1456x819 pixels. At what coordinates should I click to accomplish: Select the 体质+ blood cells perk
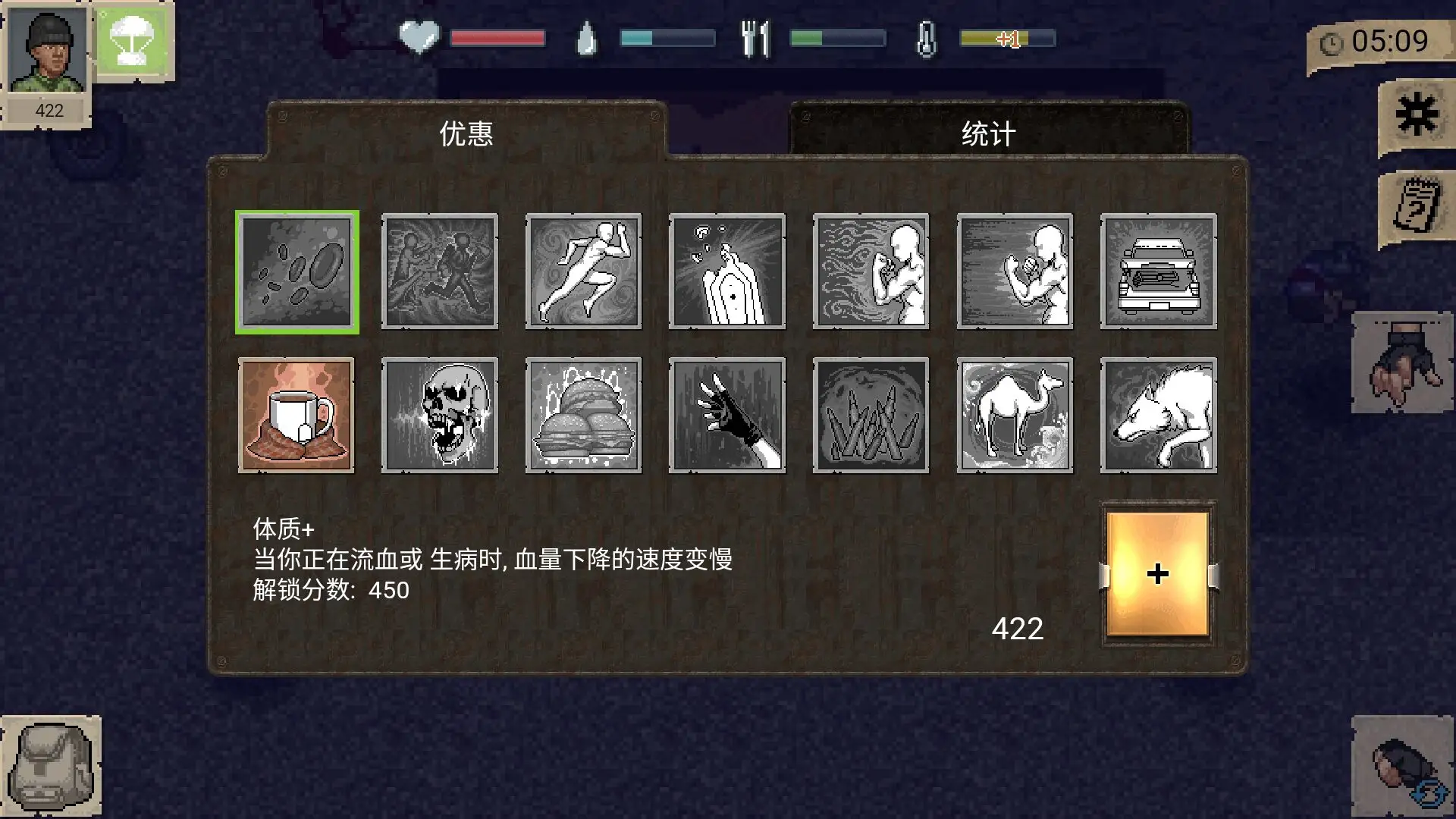coord(297,271)
